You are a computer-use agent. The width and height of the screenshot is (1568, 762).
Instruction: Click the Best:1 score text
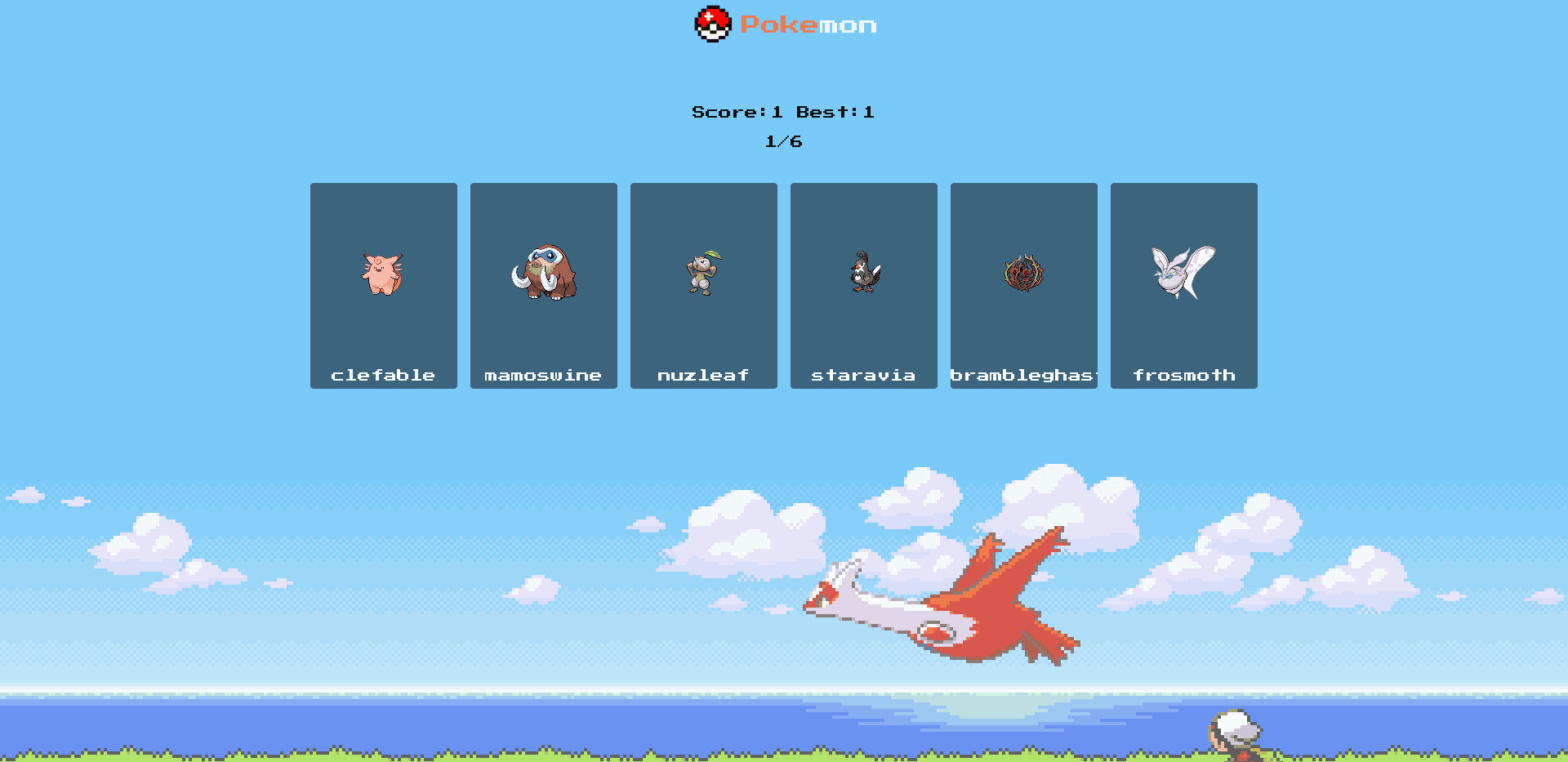click(835, 112)
